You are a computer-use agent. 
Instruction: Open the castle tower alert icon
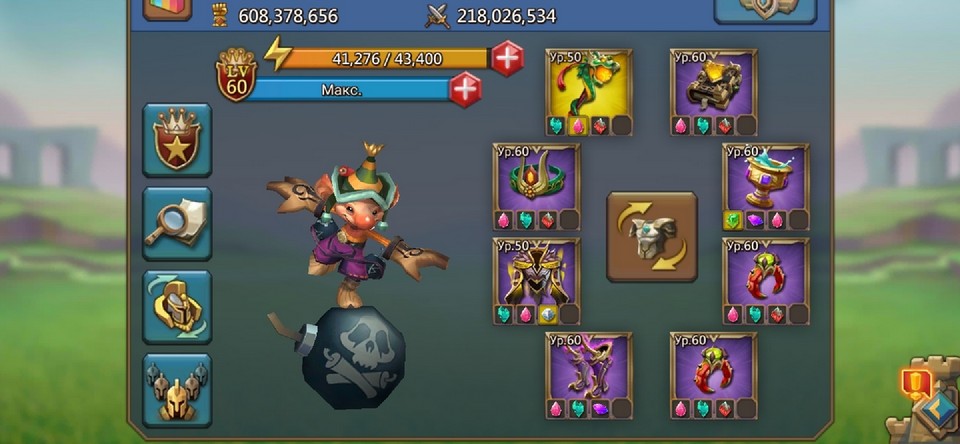tap(918, 383)
